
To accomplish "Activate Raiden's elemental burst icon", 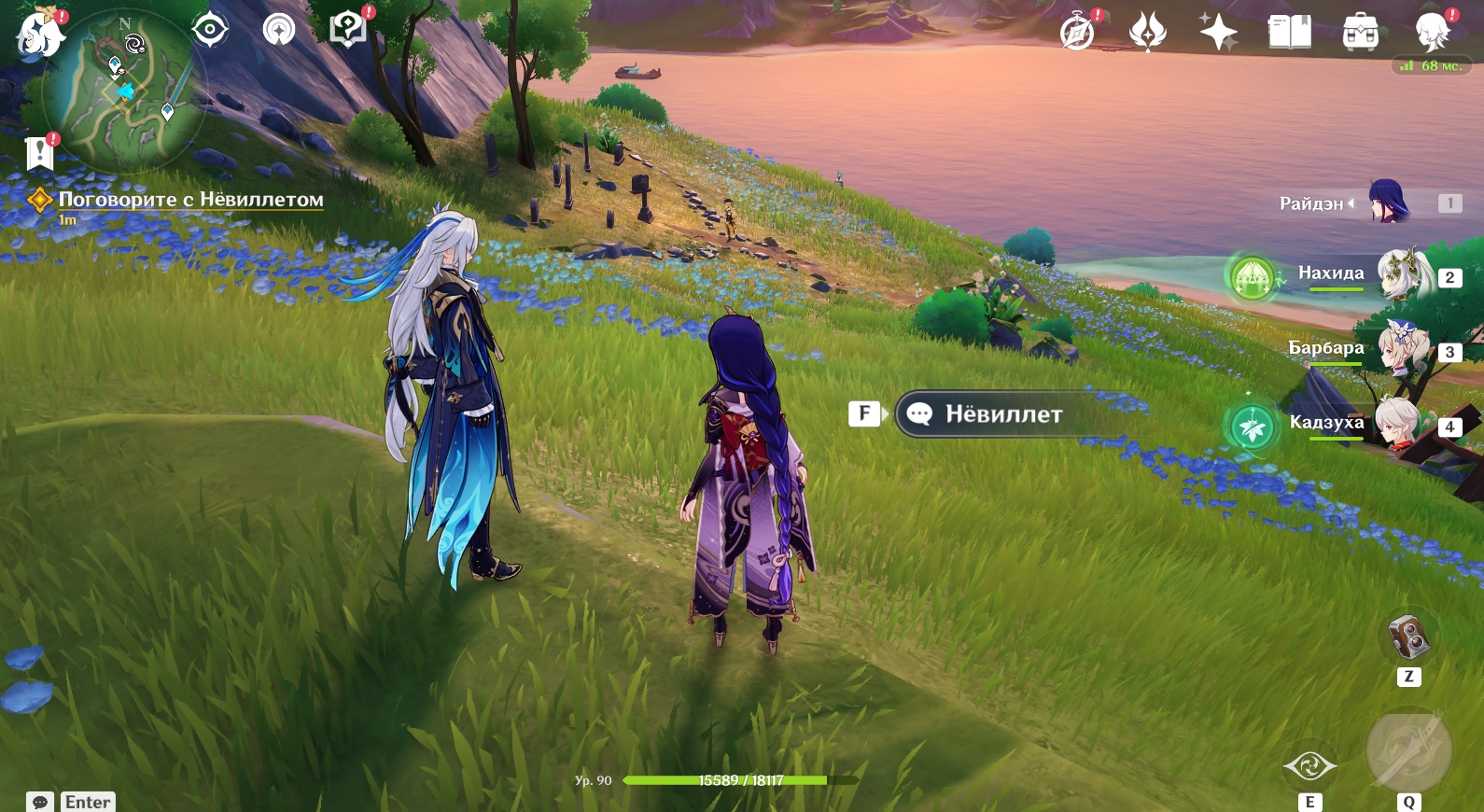I will click(x=1408, y=752).
